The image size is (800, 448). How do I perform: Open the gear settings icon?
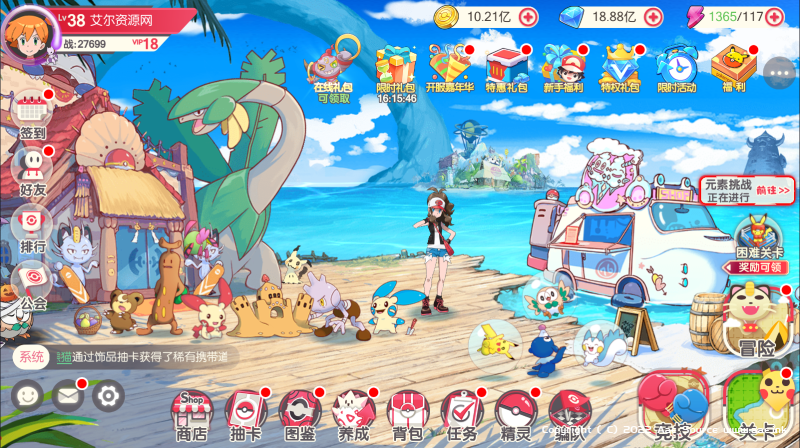click(x=108, y=396)
